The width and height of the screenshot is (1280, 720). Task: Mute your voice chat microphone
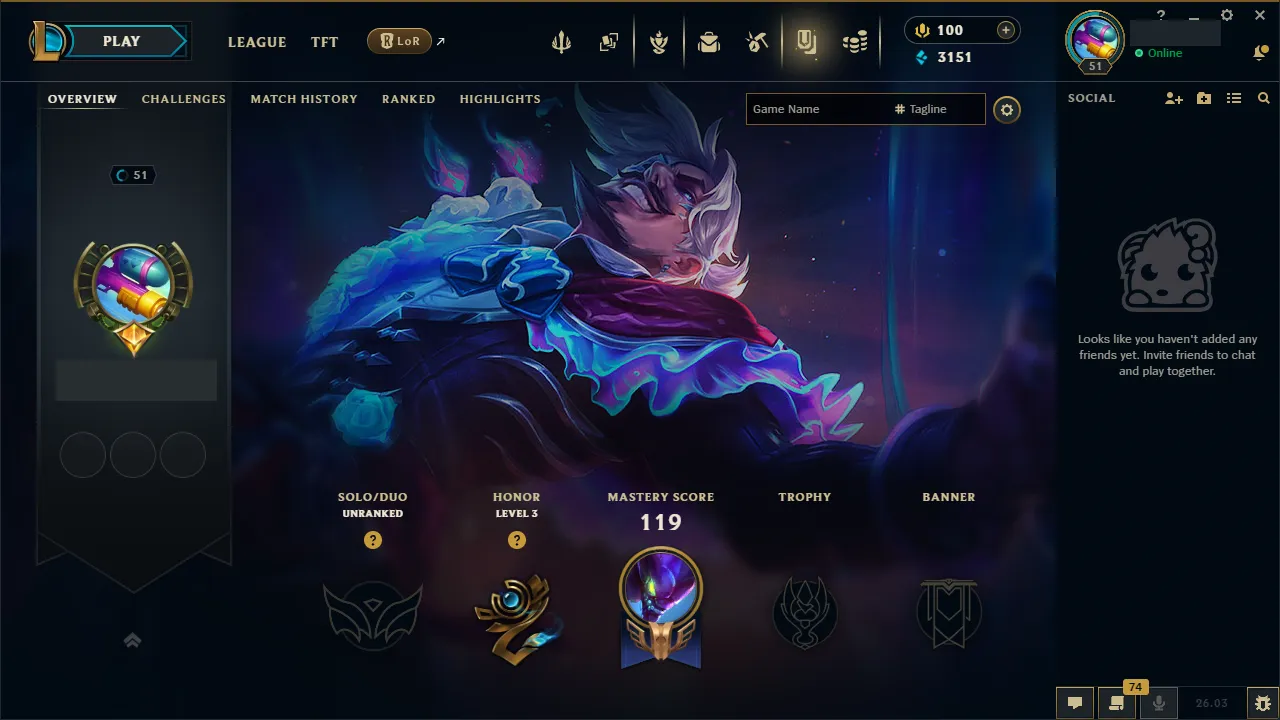pyautogui.click(x=1159, y=703)
